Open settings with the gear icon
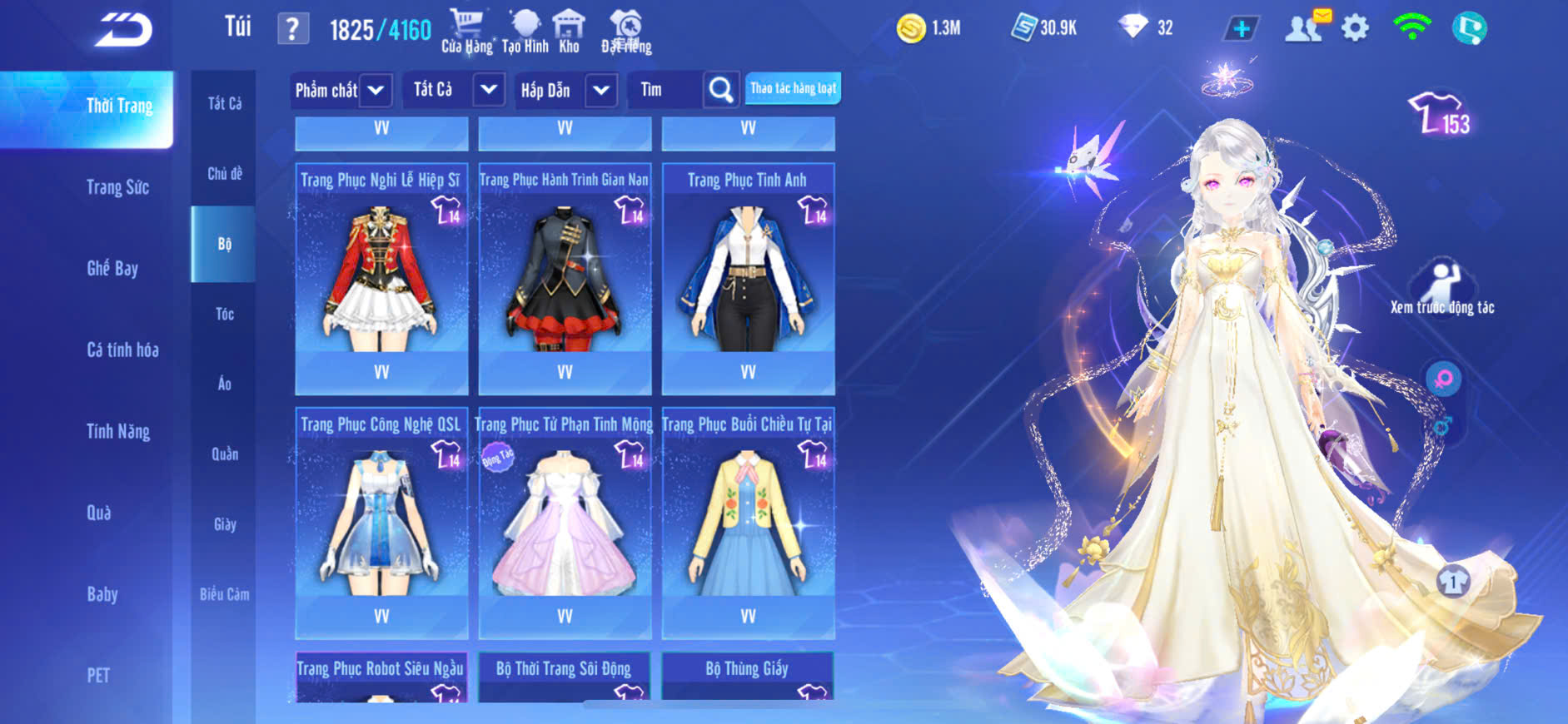This screenshot has width=1568, height=724. pyautogui.click(x=1355, y=29)
